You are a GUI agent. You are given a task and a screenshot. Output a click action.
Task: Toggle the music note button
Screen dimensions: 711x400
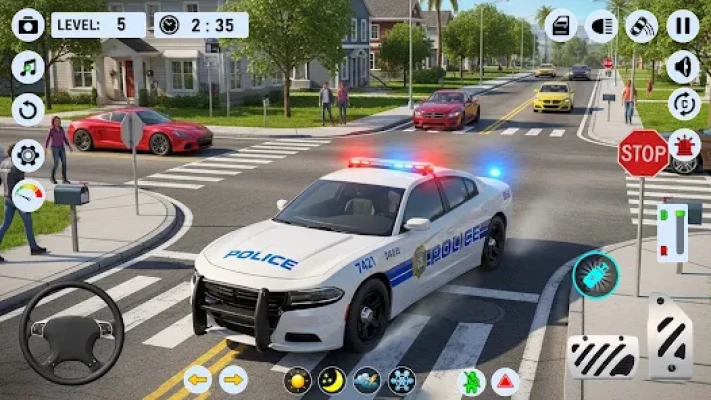click(28, 67)
